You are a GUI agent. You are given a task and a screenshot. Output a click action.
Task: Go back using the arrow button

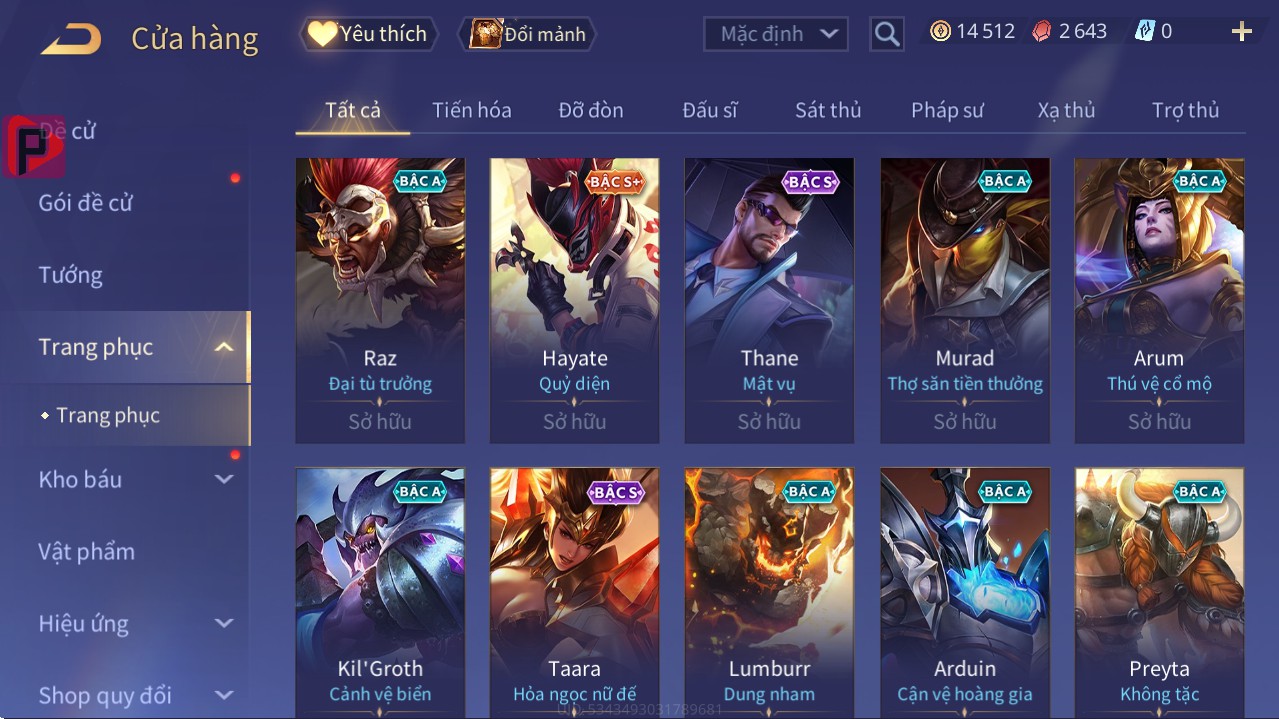[x=71, y=39]
